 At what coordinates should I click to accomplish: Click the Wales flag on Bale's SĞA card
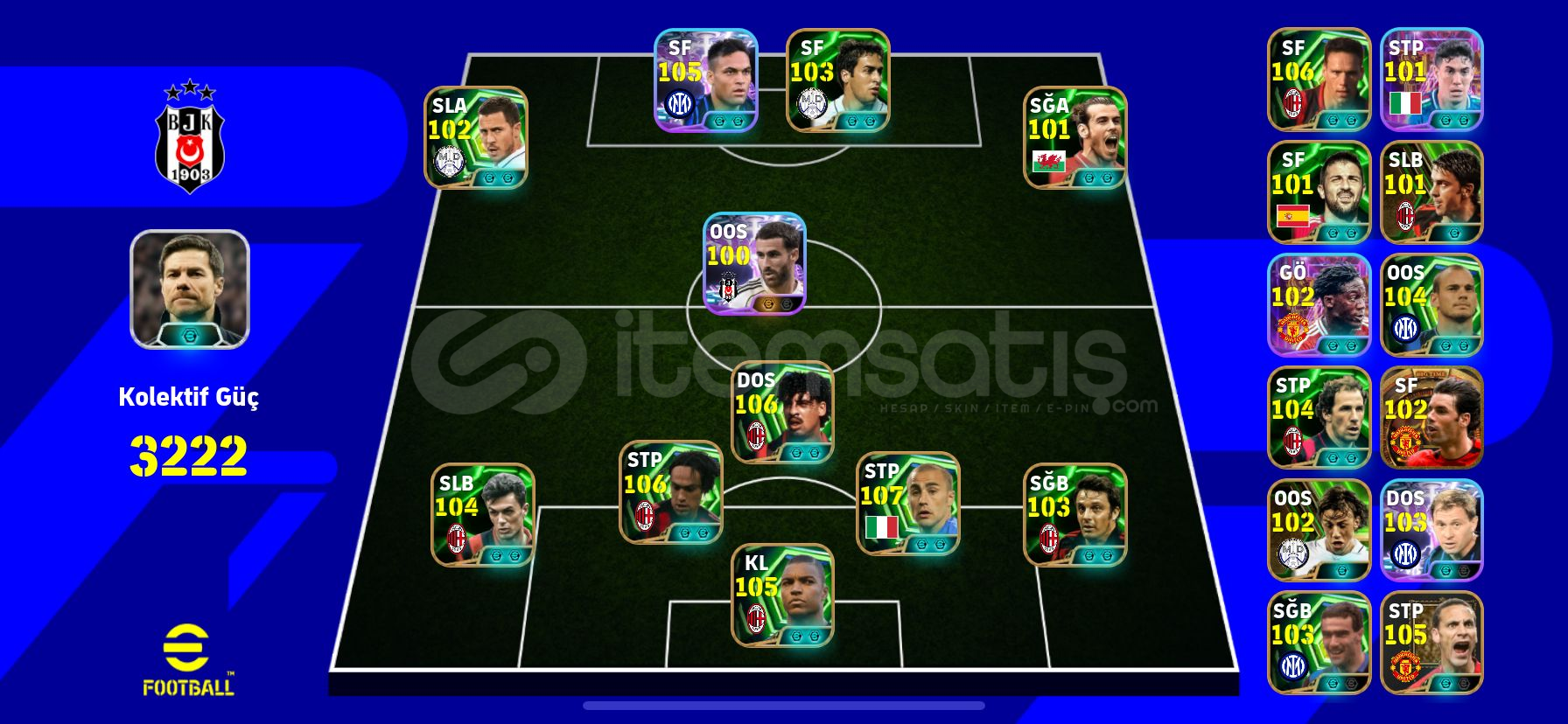[1049, 163]
